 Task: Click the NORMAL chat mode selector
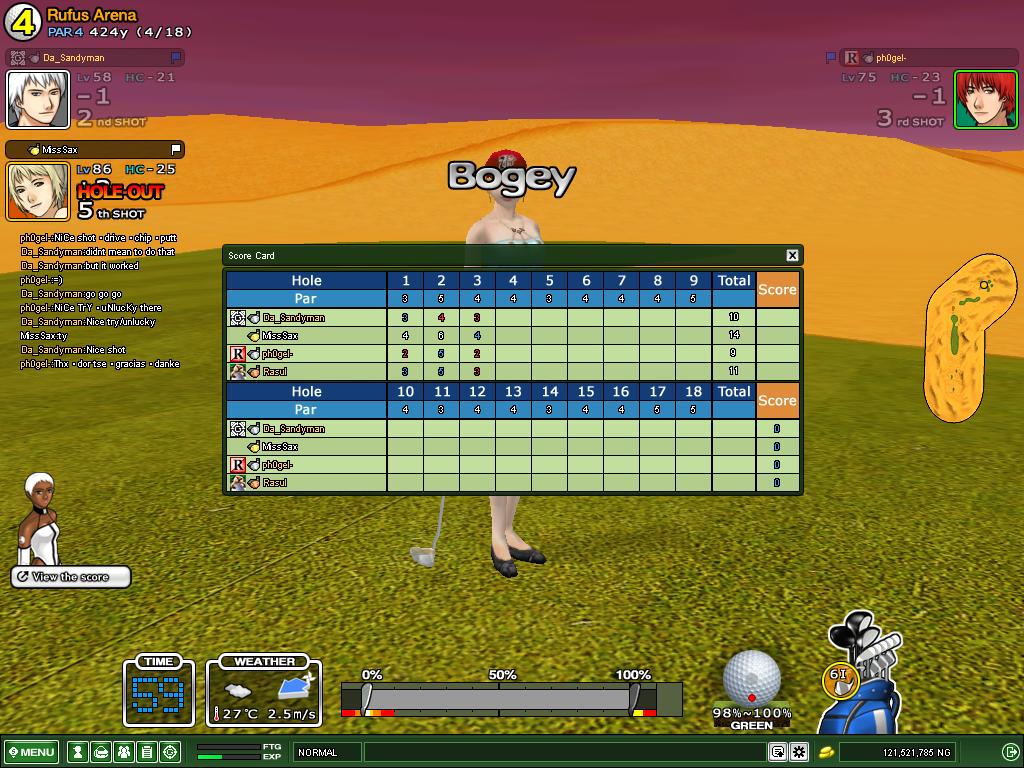[x=327, y=752]
